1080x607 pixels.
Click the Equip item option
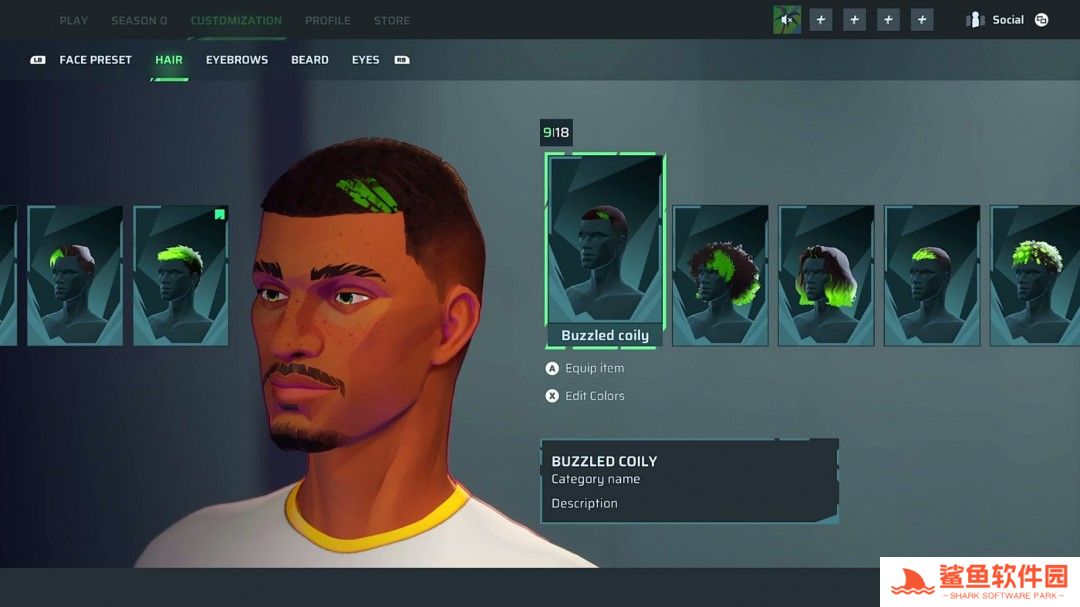point(593,369)
